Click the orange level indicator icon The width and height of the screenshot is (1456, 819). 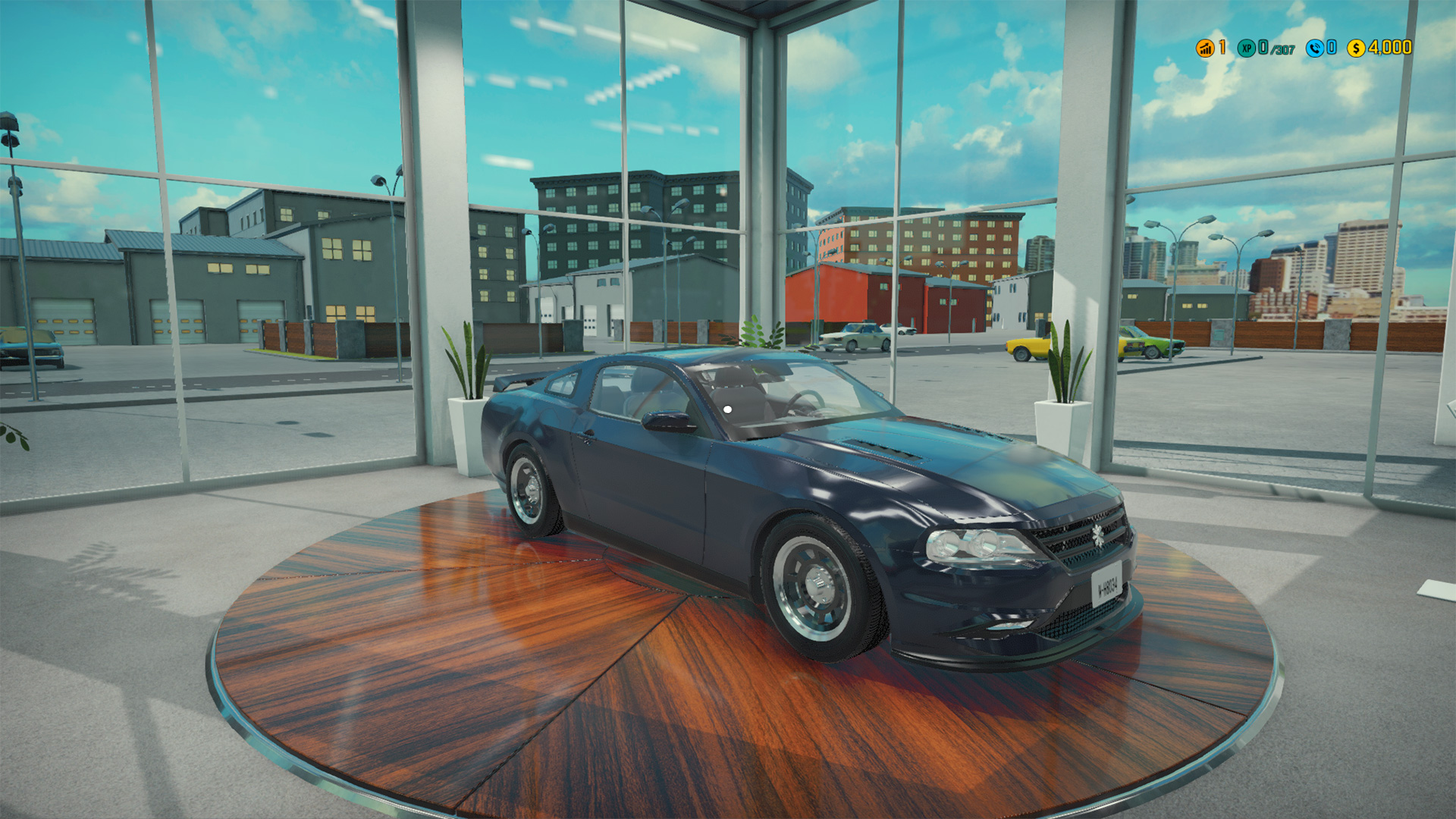coord(1204,48)
